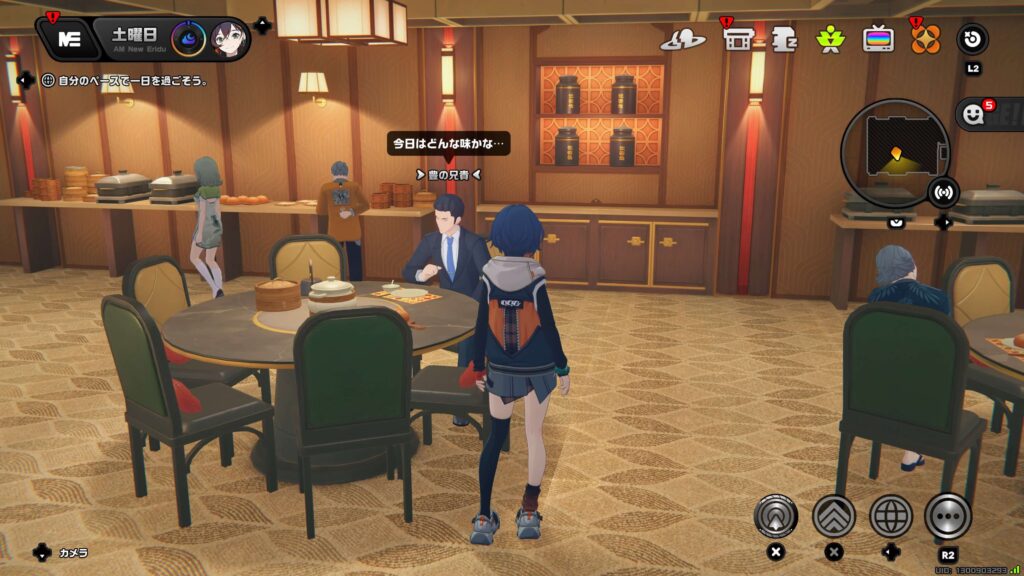
Task: Open the green figure emblem icon
Action: tap(831, 39)
